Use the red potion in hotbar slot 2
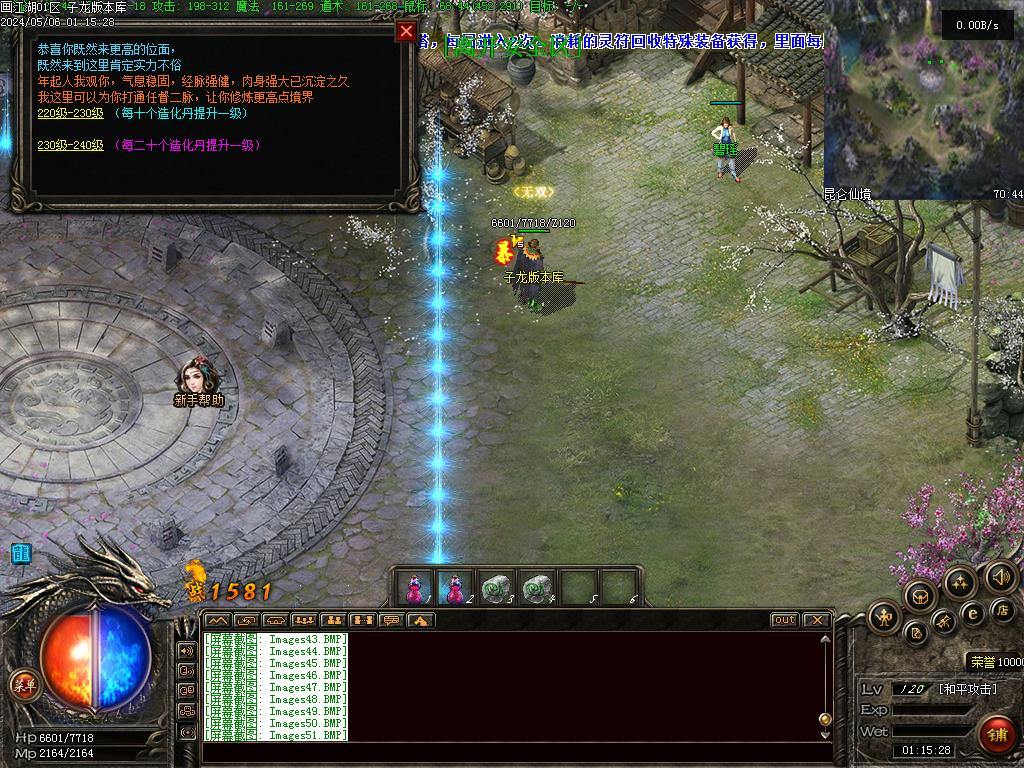The width and height of the screenshot is (1024, 768). (455, 588)
